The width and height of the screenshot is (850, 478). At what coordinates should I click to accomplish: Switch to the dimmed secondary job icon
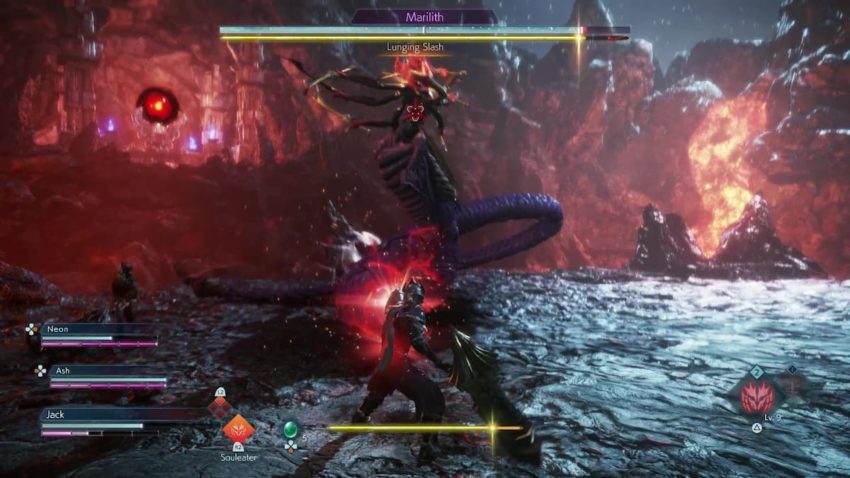[x=794, y=386]
